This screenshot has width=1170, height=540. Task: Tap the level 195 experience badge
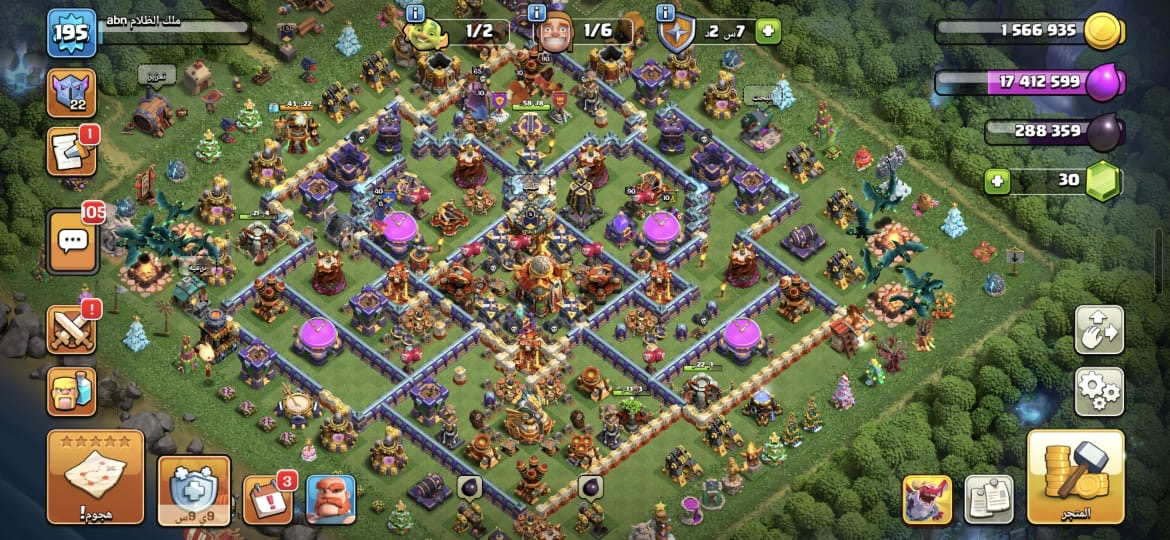[x=72, y=32]
